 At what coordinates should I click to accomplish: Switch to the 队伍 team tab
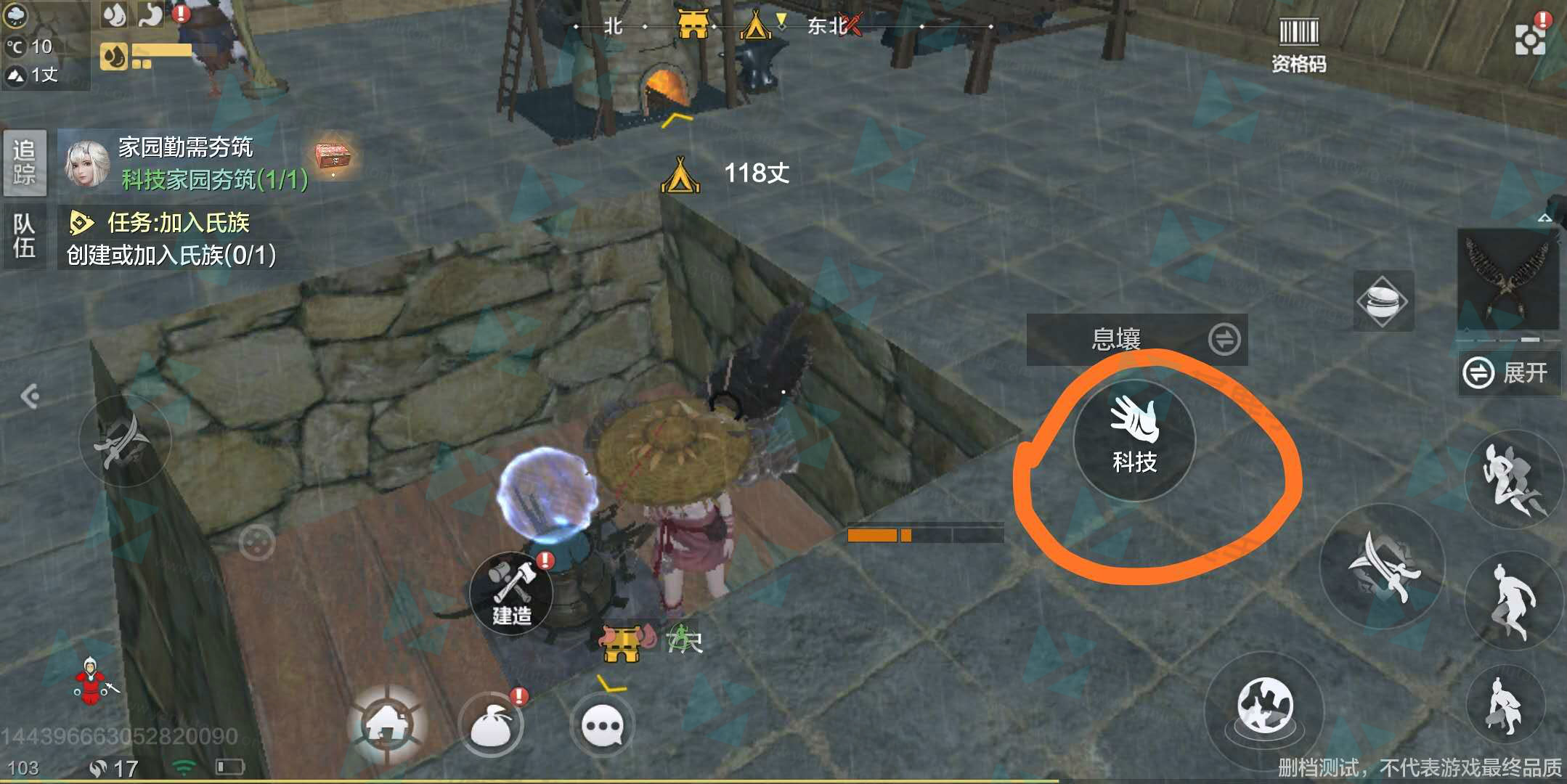pyautogui.click(x=25, y=236)
